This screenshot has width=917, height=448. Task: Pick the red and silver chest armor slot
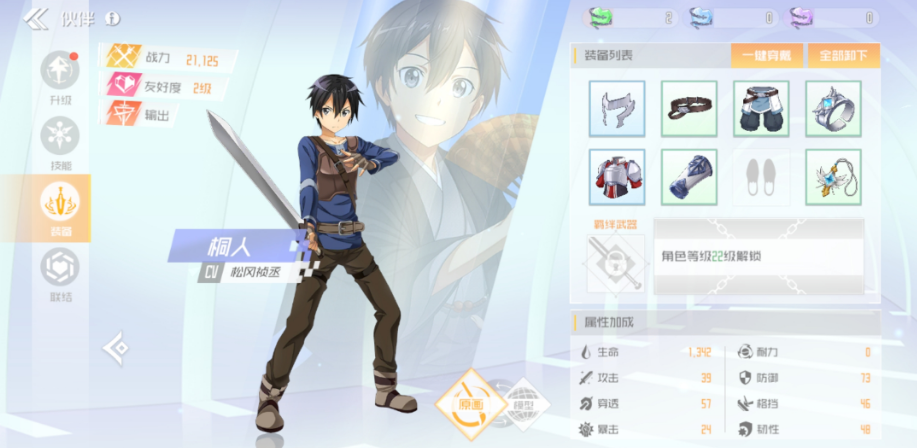pyautogui.click(x=617, y=177)
